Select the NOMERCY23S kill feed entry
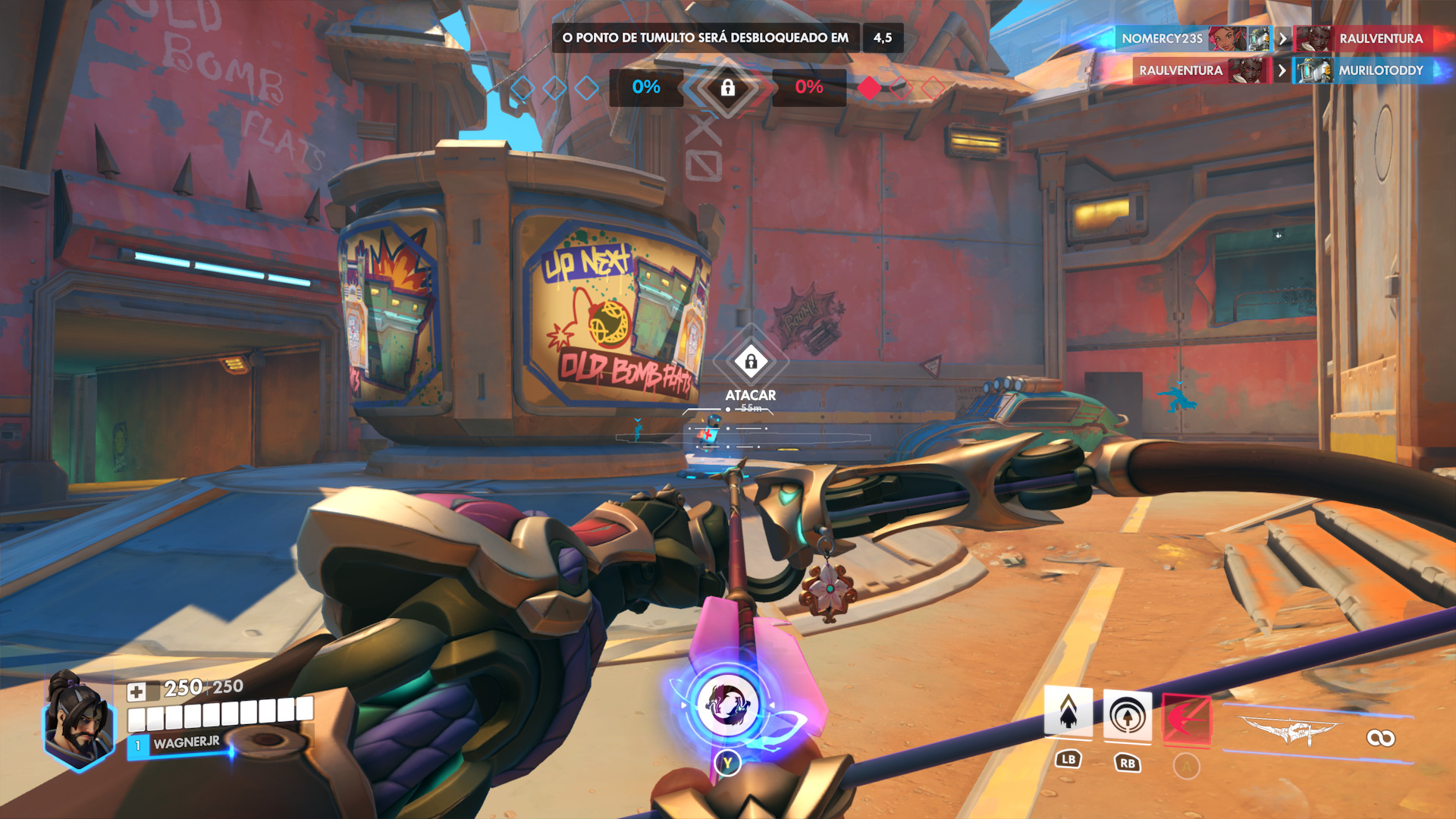The height and width of the screenshot is (819, 1456). coord(1162,39)
